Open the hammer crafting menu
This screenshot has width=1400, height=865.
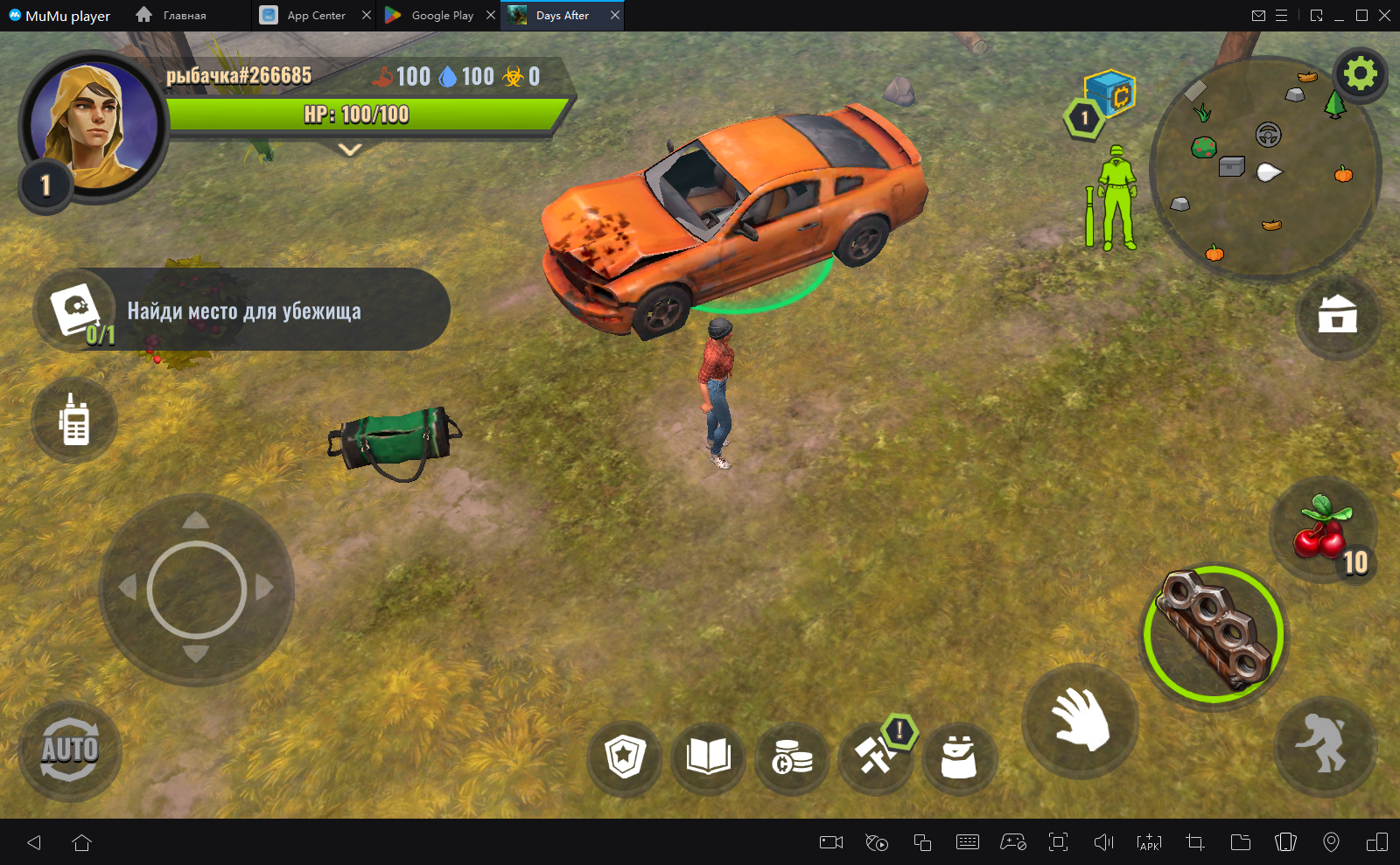point(875,757)
